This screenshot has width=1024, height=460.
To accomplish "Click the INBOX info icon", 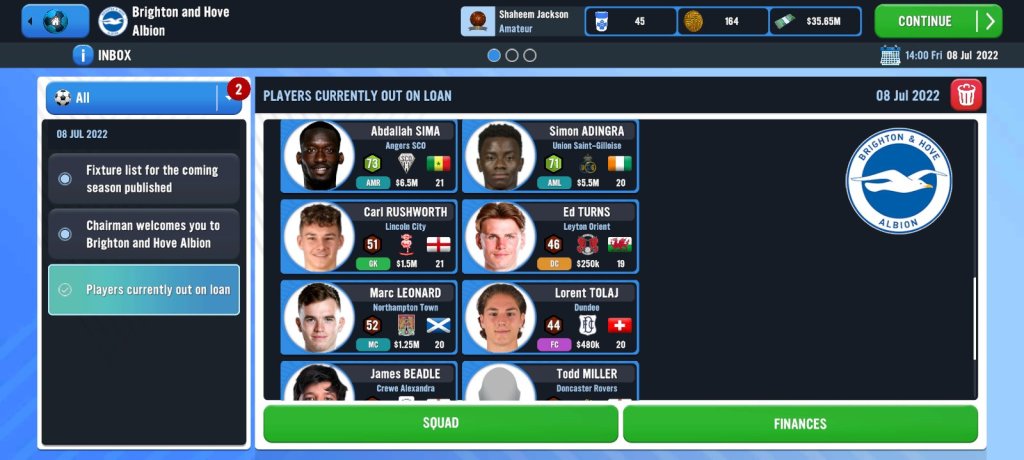I will pos(83,56).
